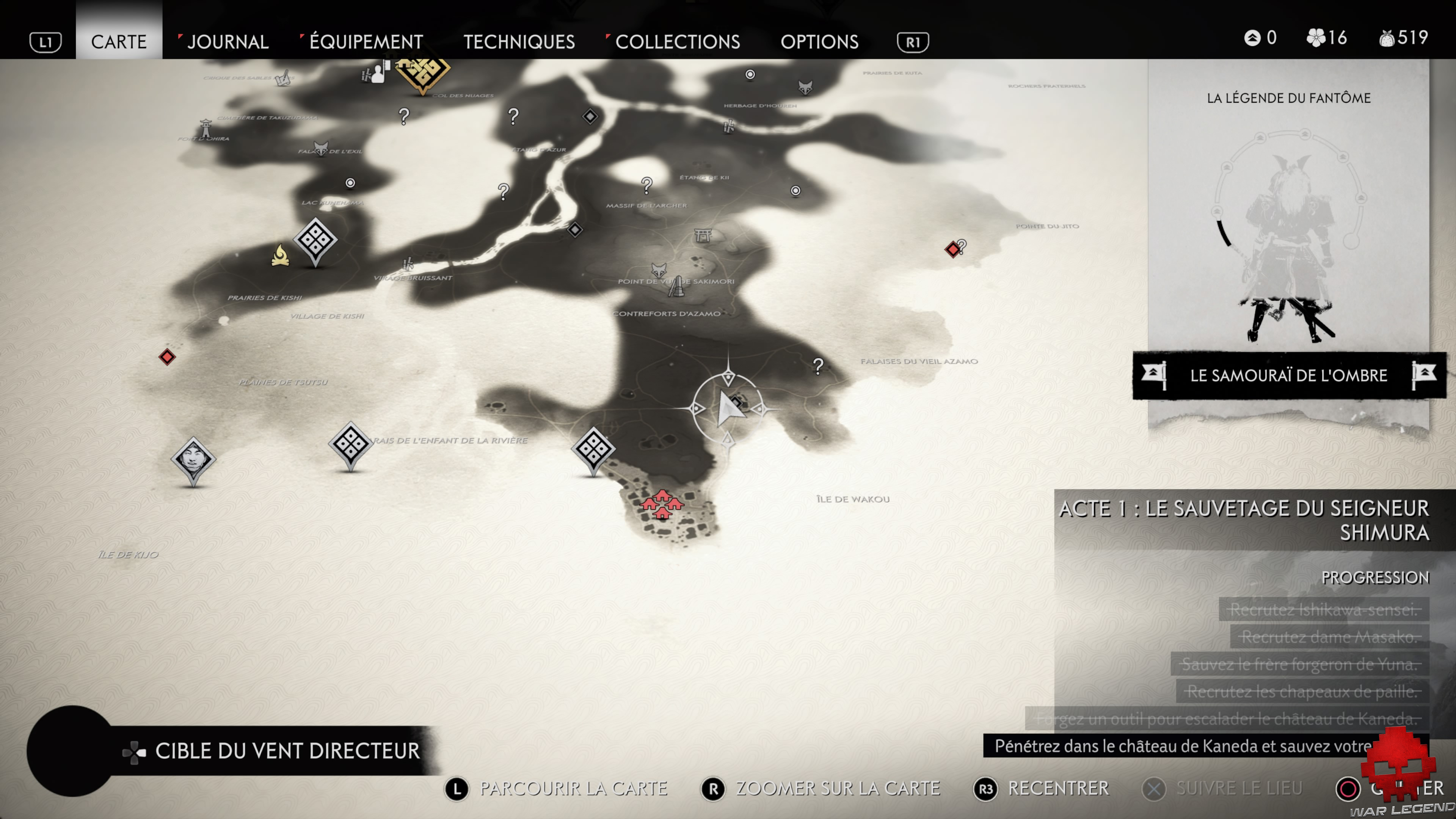
Task: Open the Acte 1 Seigneur Shimura quest header
Action: tap(1244, 520)
